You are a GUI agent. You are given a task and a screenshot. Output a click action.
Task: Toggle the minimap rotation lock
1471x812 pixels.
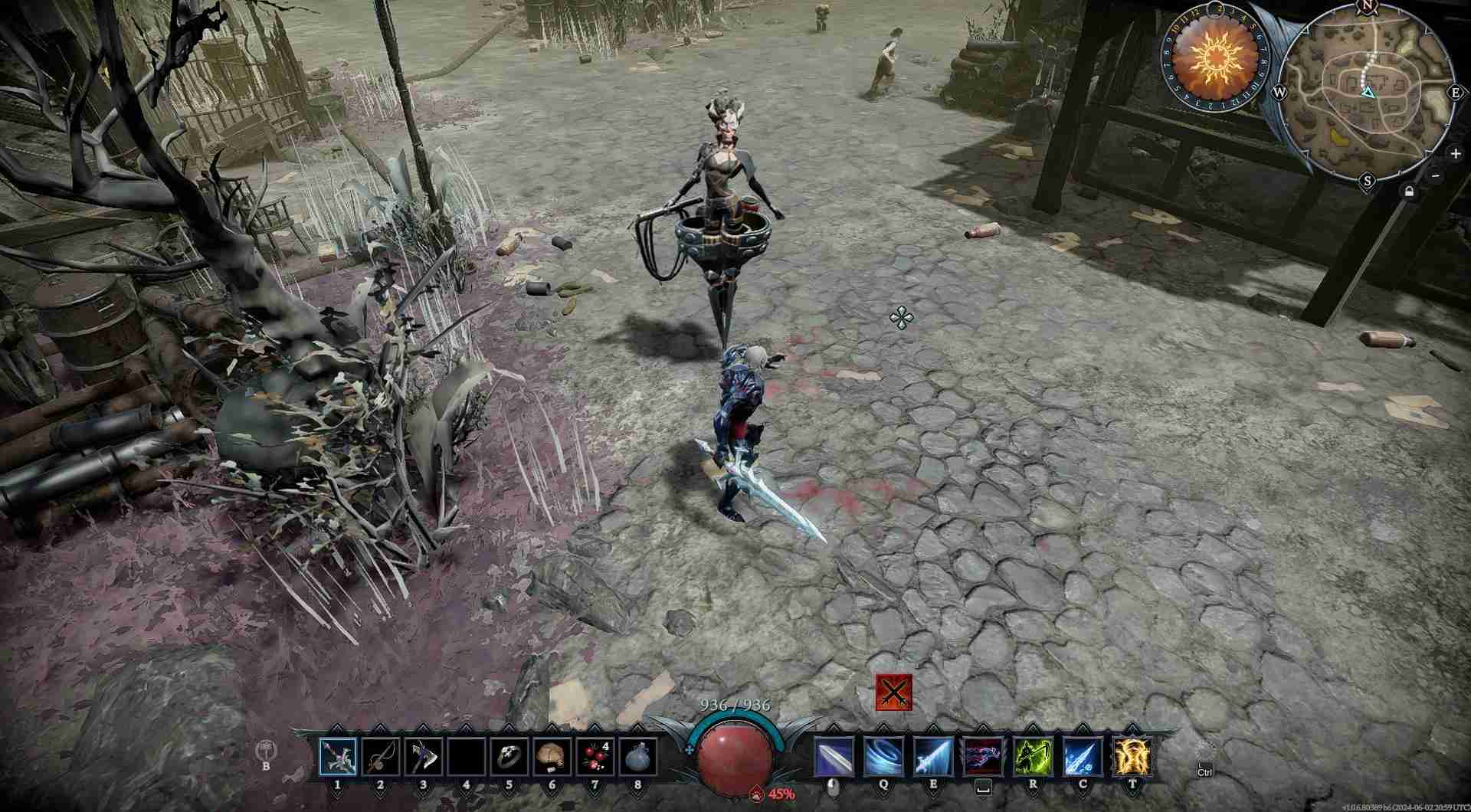[x=1409, y=192]
